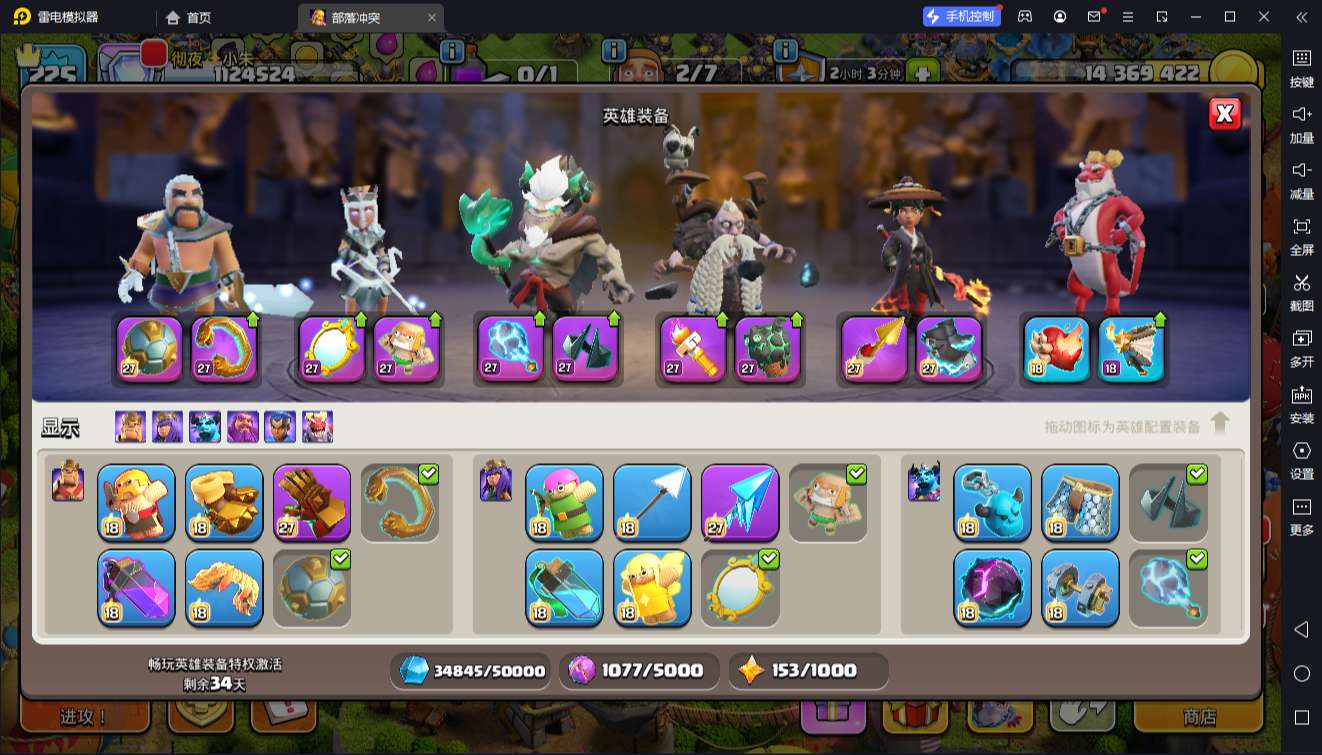
Task: Choose the Metal Pants equipment
Action: point(1080,502)
